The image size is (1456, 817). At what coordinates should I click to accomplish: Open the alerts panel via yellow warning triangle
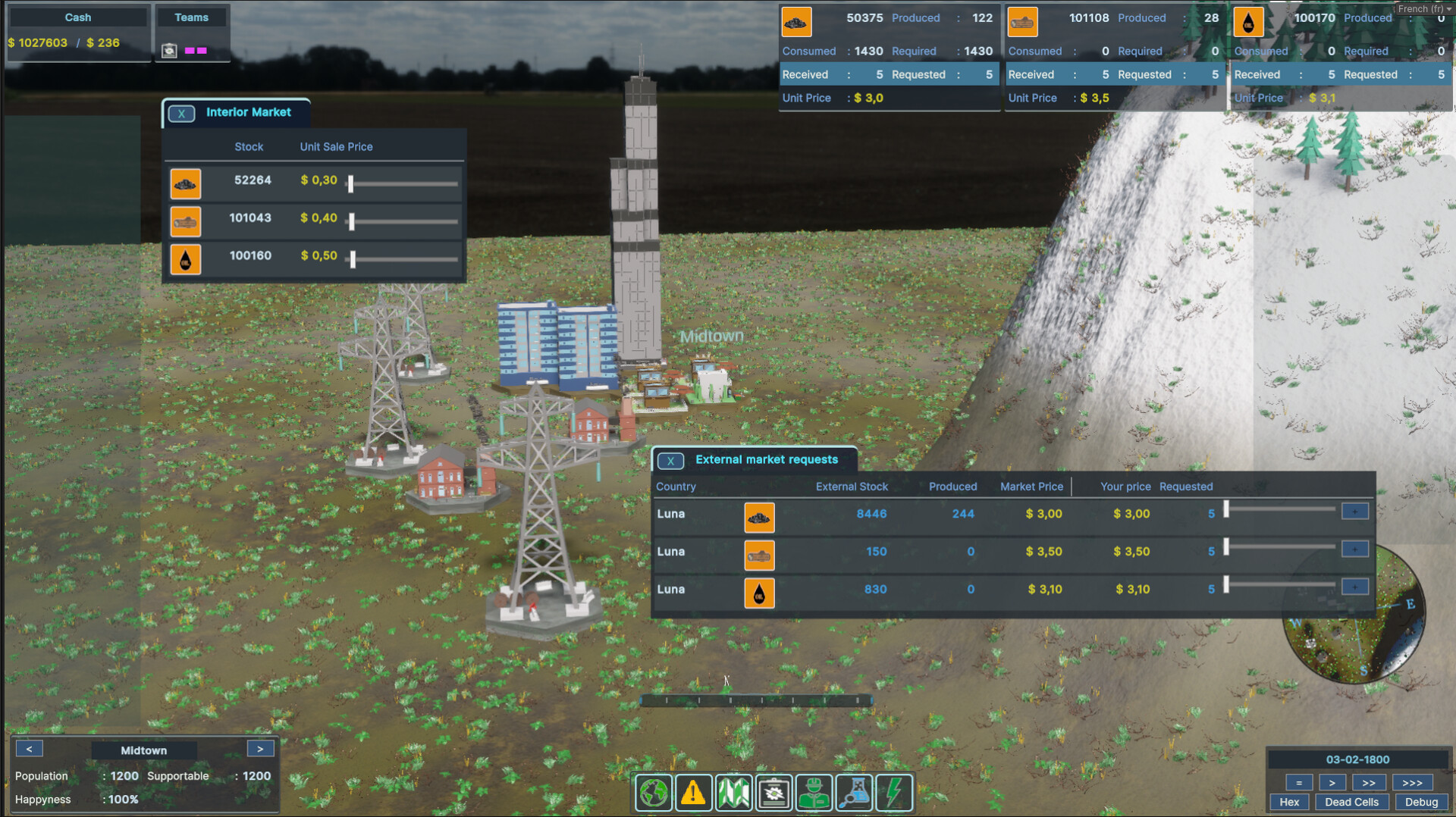point(694,792)
